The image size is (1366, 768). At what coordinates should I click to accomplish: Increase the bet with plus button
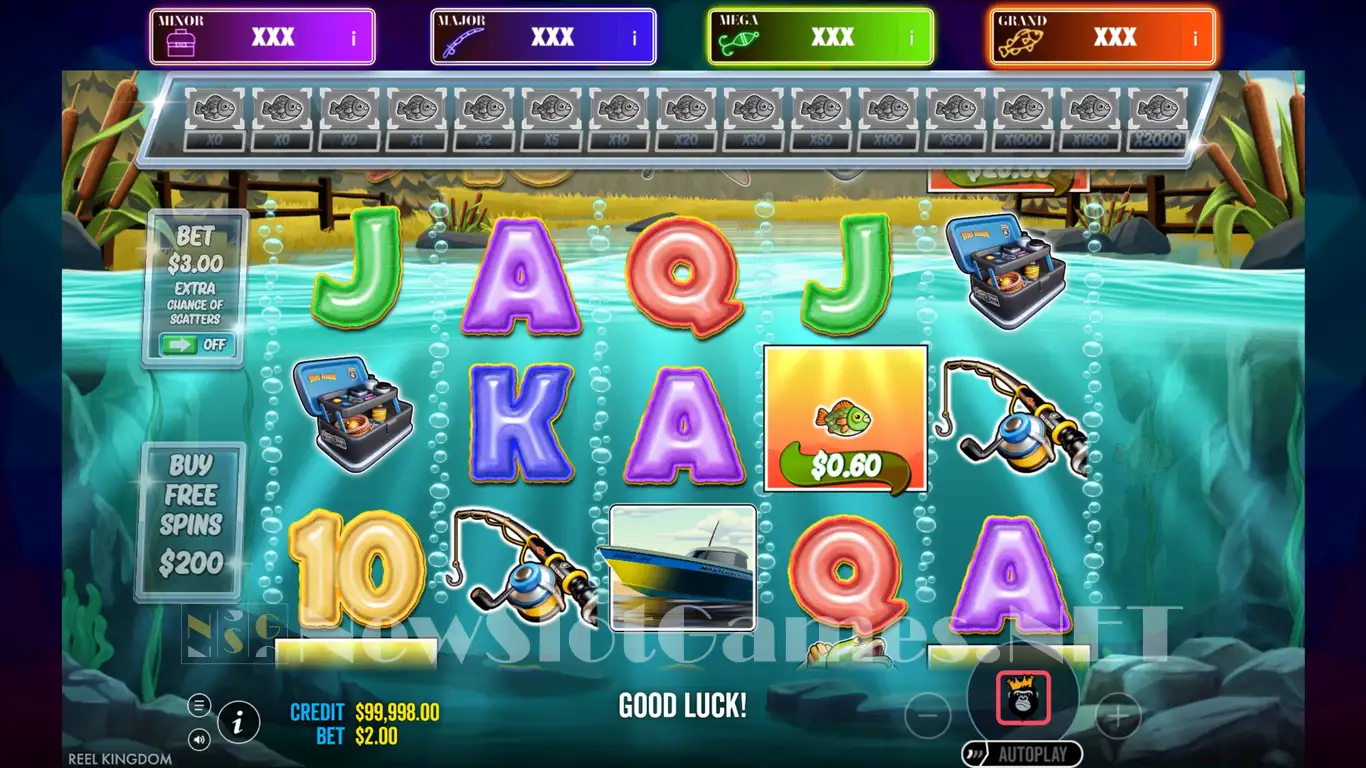[1117, 716]
